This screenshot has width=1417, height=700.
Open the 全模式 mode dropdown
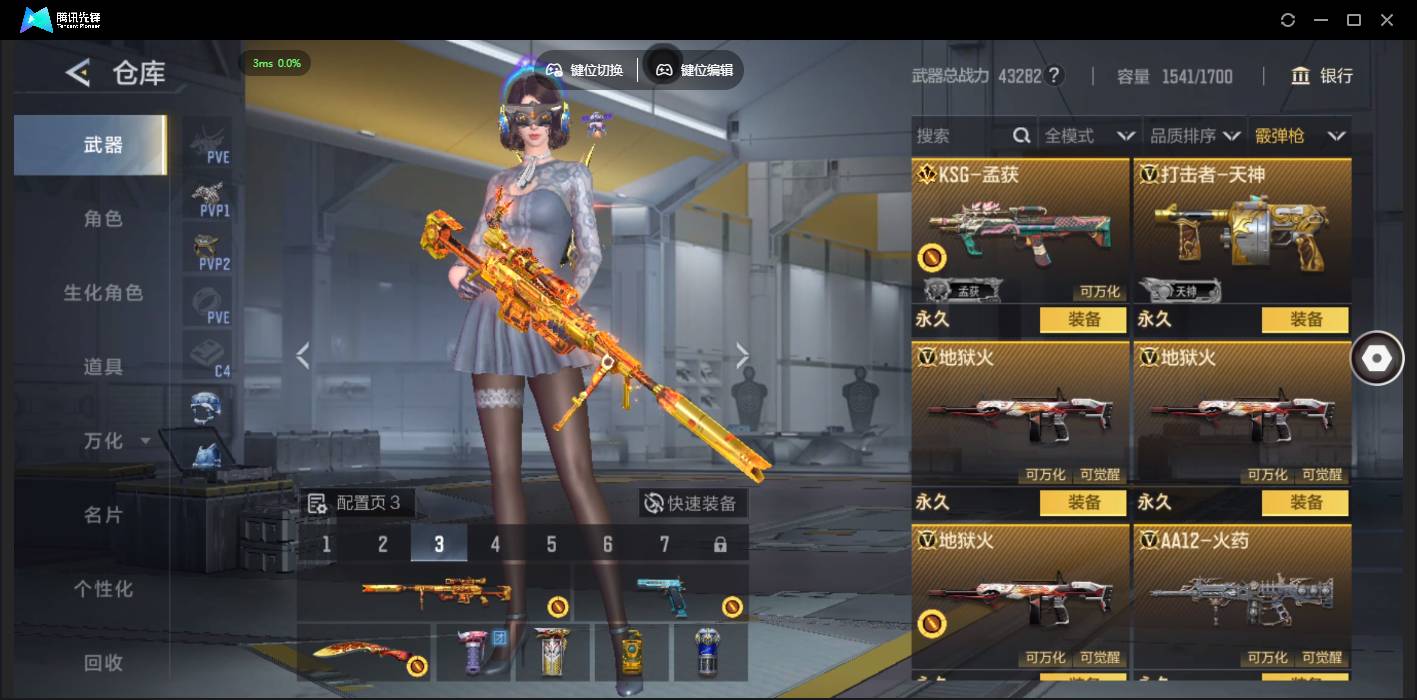pos(1088,136)
